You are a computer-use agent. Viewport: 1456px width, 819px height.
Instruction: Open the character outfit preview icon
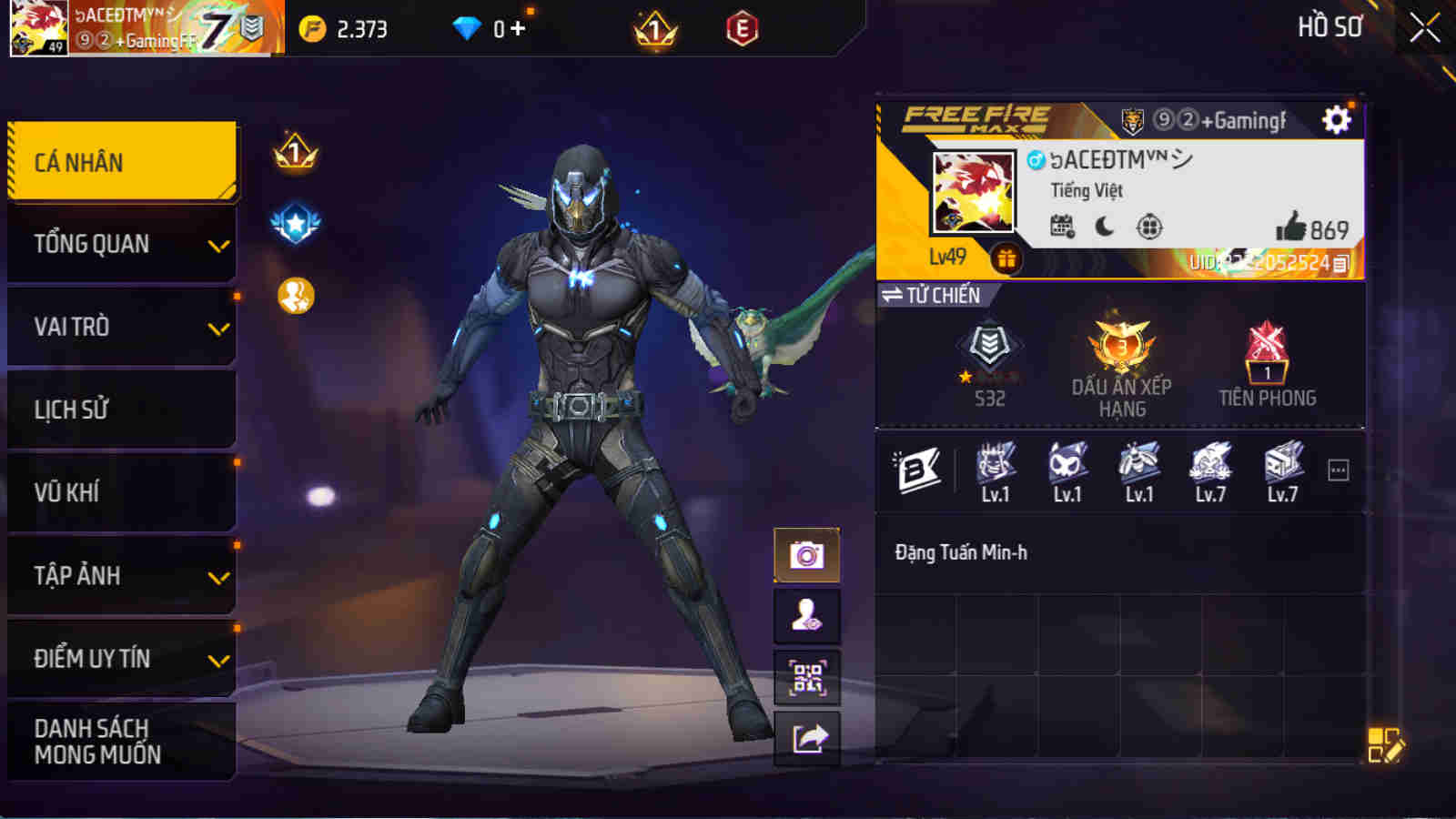[x=804, y=616]
